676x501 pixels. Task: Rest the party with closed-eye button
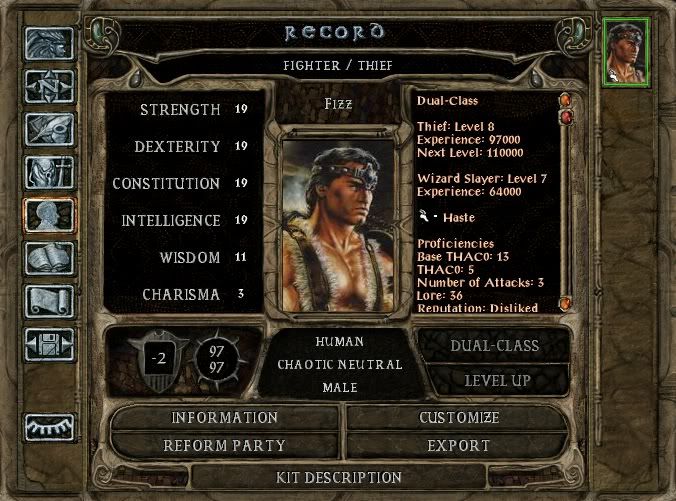[x=50, y=427]
